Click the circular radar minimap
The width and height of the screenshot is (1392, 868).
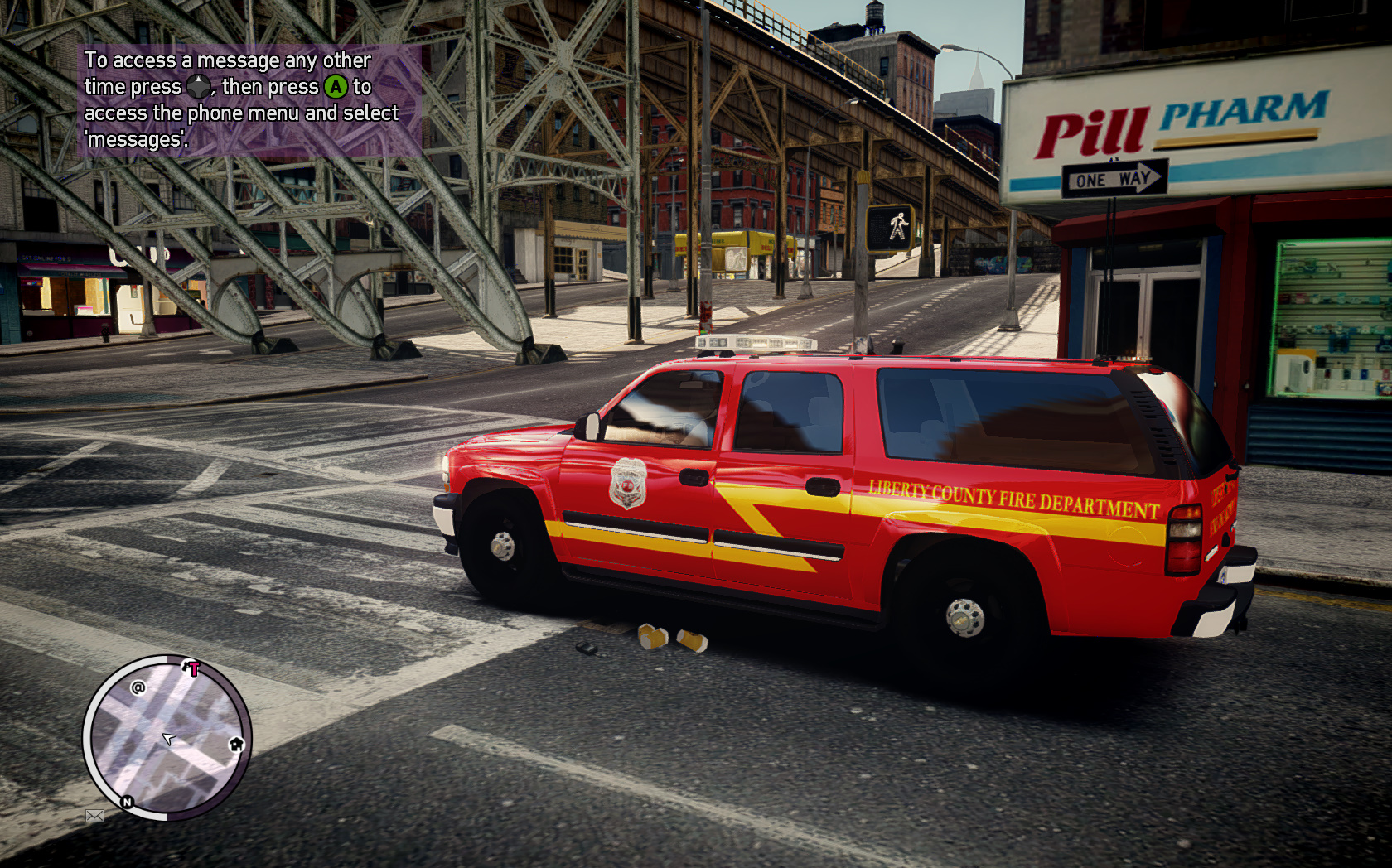[x=167, y=737]
